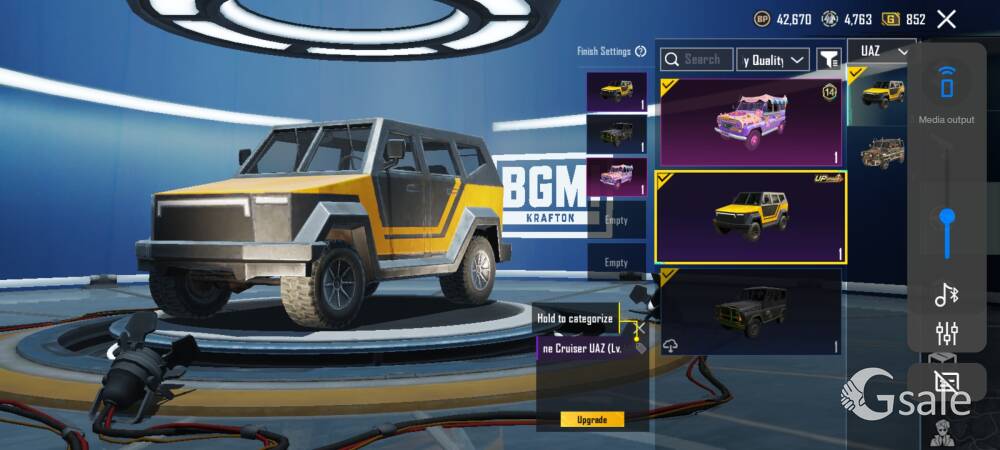Select the pink floral UAZ skin
Screen dimensions: 1000x450
click(x=750, y=122)
